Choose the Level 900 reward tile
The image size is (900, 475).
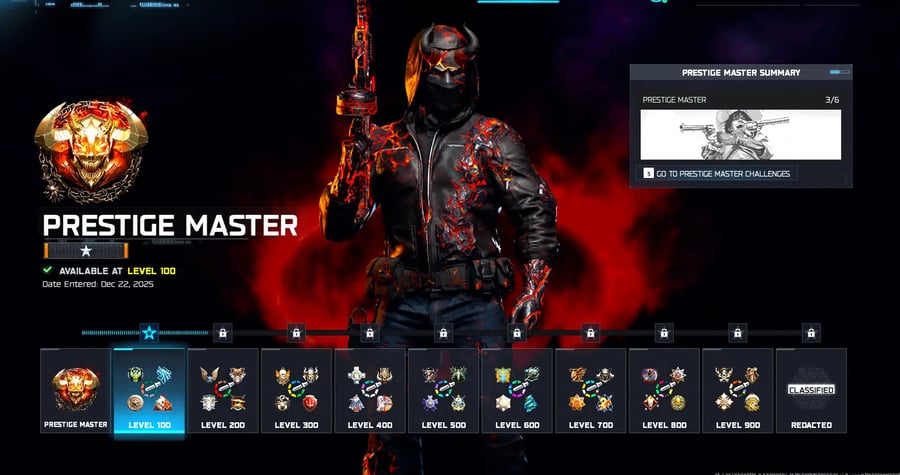(737, 390)
